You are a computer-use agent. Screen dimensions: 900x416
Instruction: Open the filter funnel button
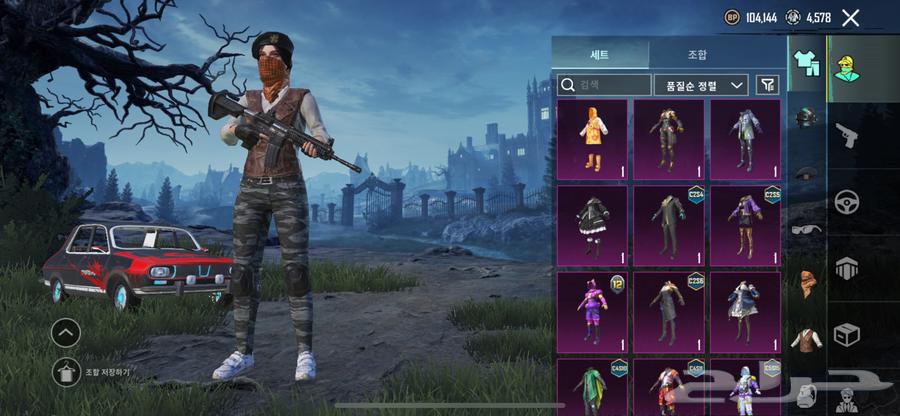(x=767, y=85)
